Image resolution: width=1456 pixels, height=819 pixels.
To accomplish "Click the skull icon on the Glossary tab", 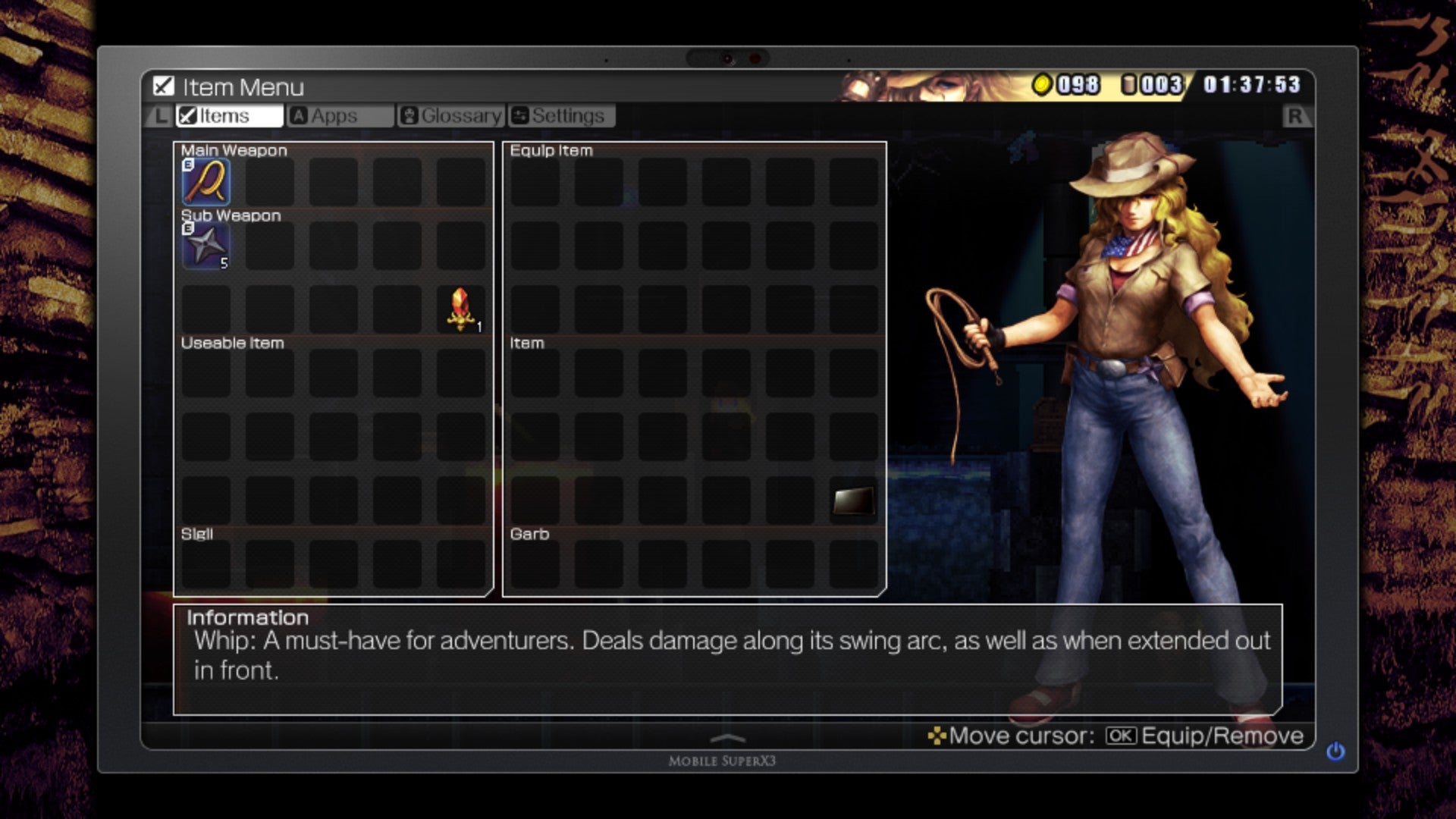I will tap(409, 115).
